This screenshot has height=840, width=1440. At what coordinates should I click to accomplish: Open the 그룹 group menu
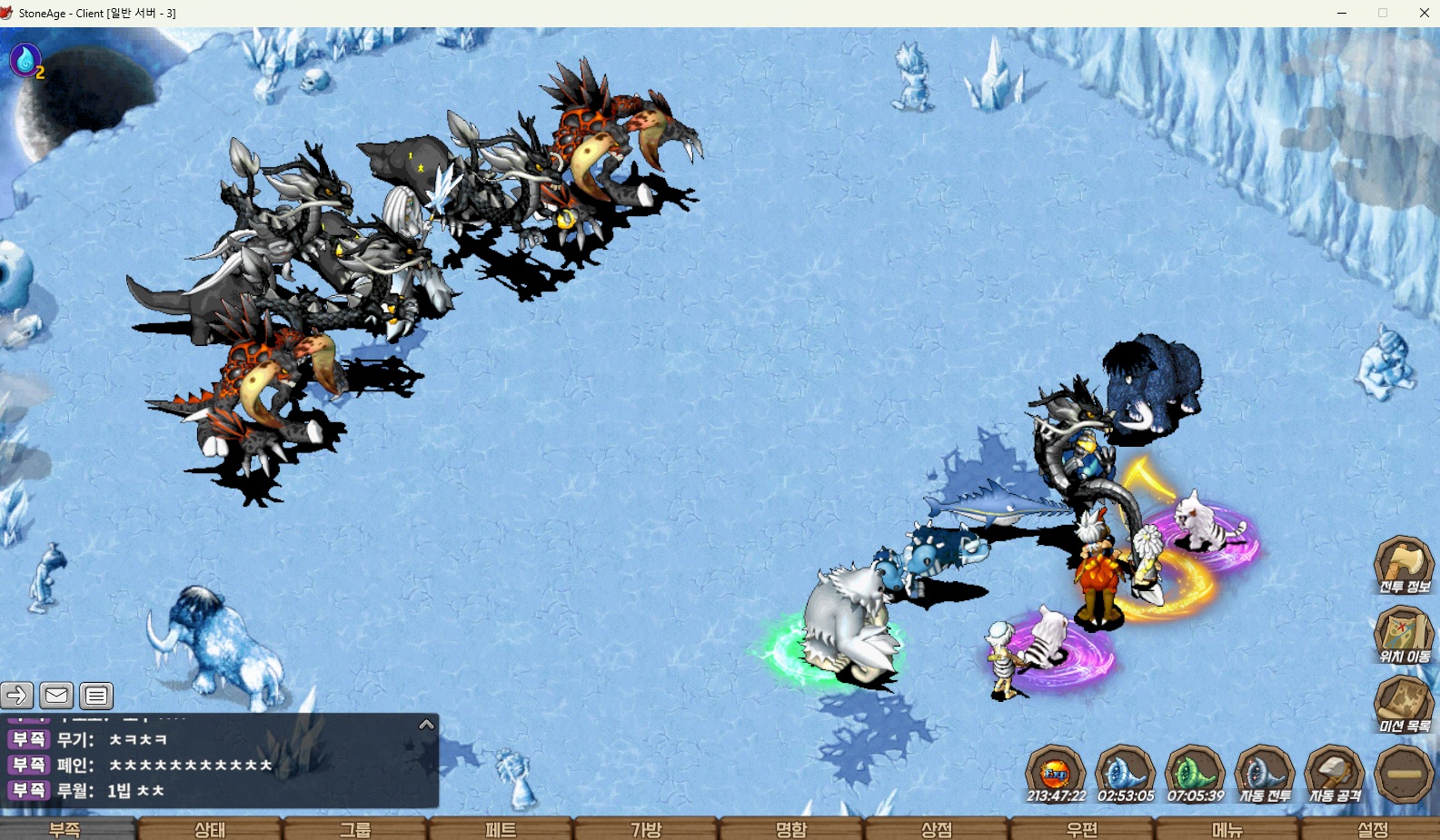[x=355, y=828]
